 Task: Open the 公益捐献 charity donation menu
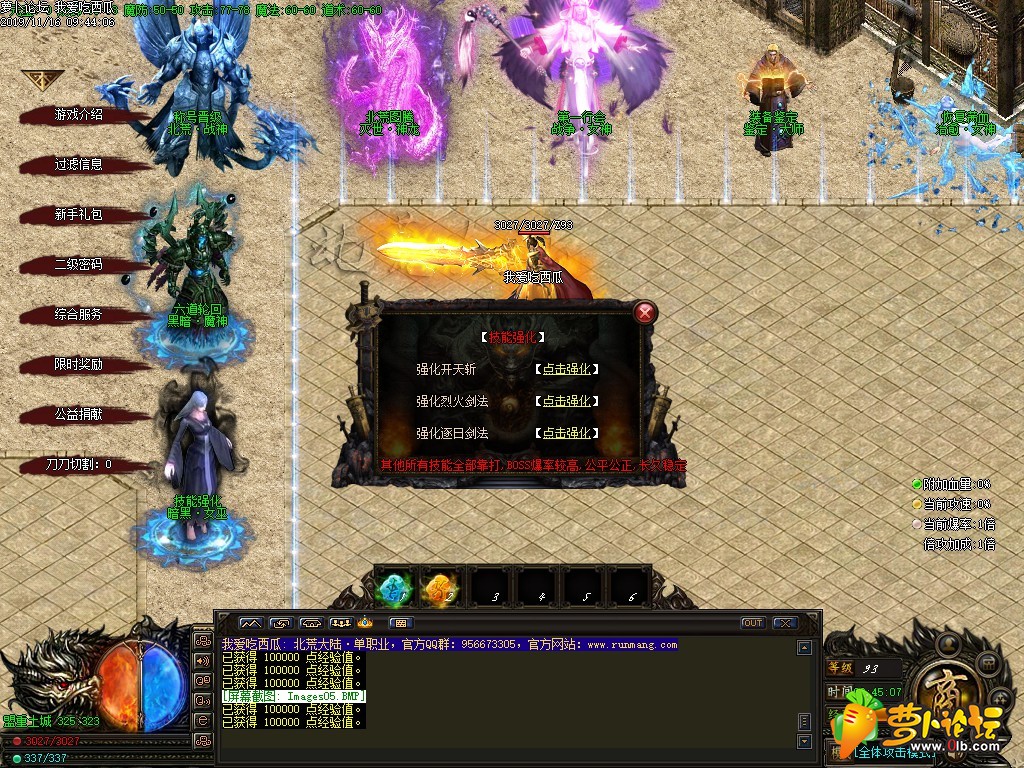[x=78, y=414]
